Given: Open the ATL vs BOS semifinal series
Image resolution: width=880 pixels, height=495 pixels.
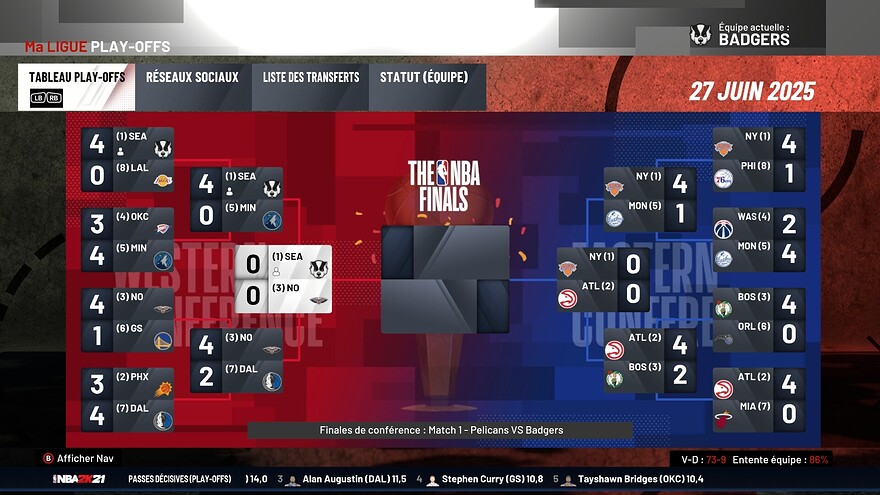Looking at the screenshot, I should (x=650, y=361).
